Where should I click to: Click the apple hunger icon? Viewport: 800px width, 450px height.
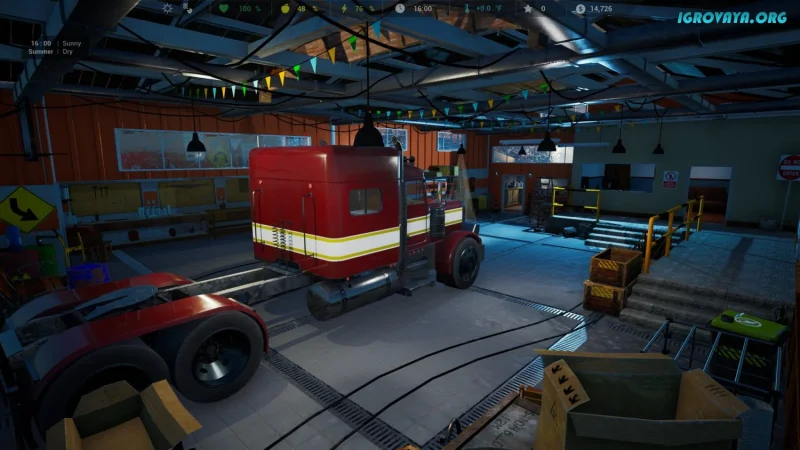(x=285, y=8)
